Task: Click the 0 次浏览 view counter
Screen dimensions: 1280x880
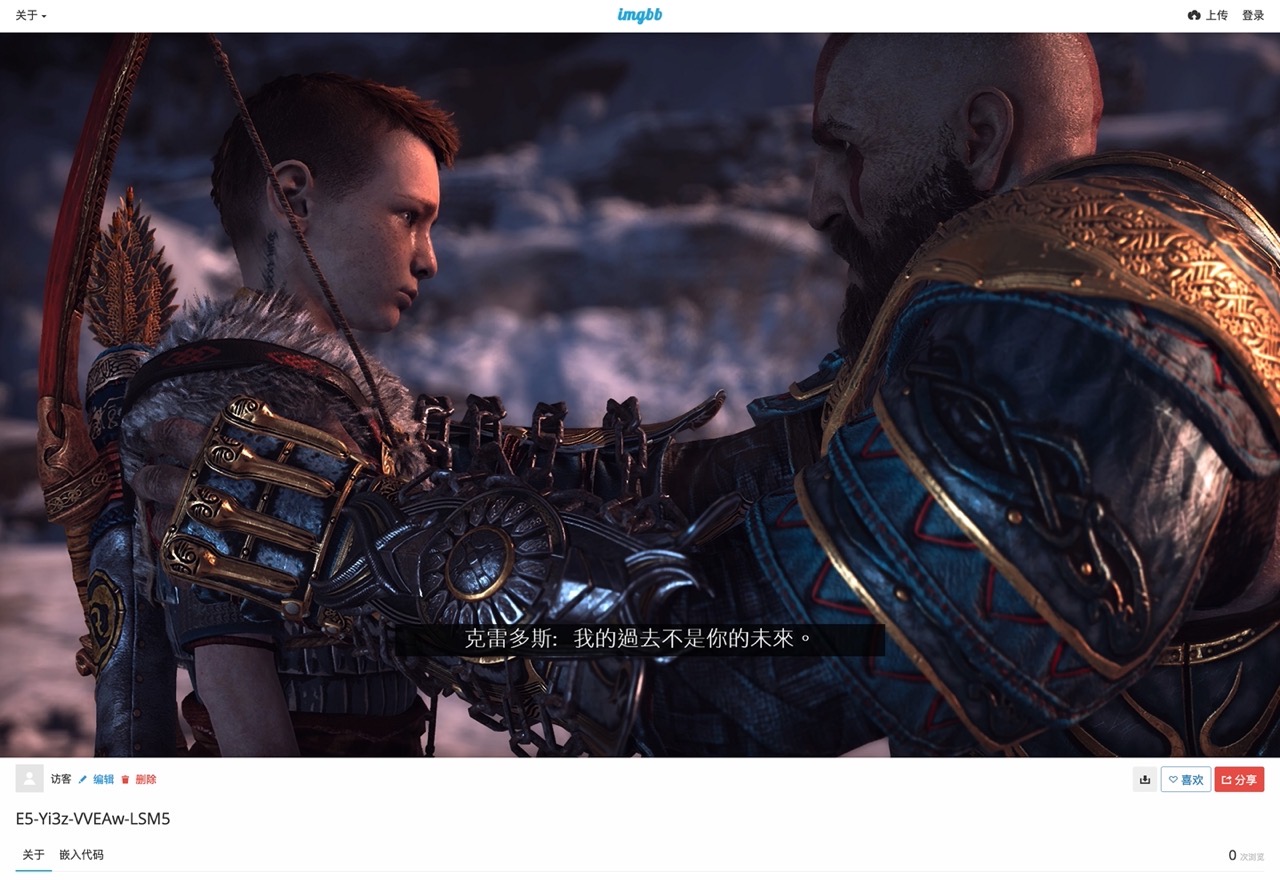Action: click(1243, 855)
